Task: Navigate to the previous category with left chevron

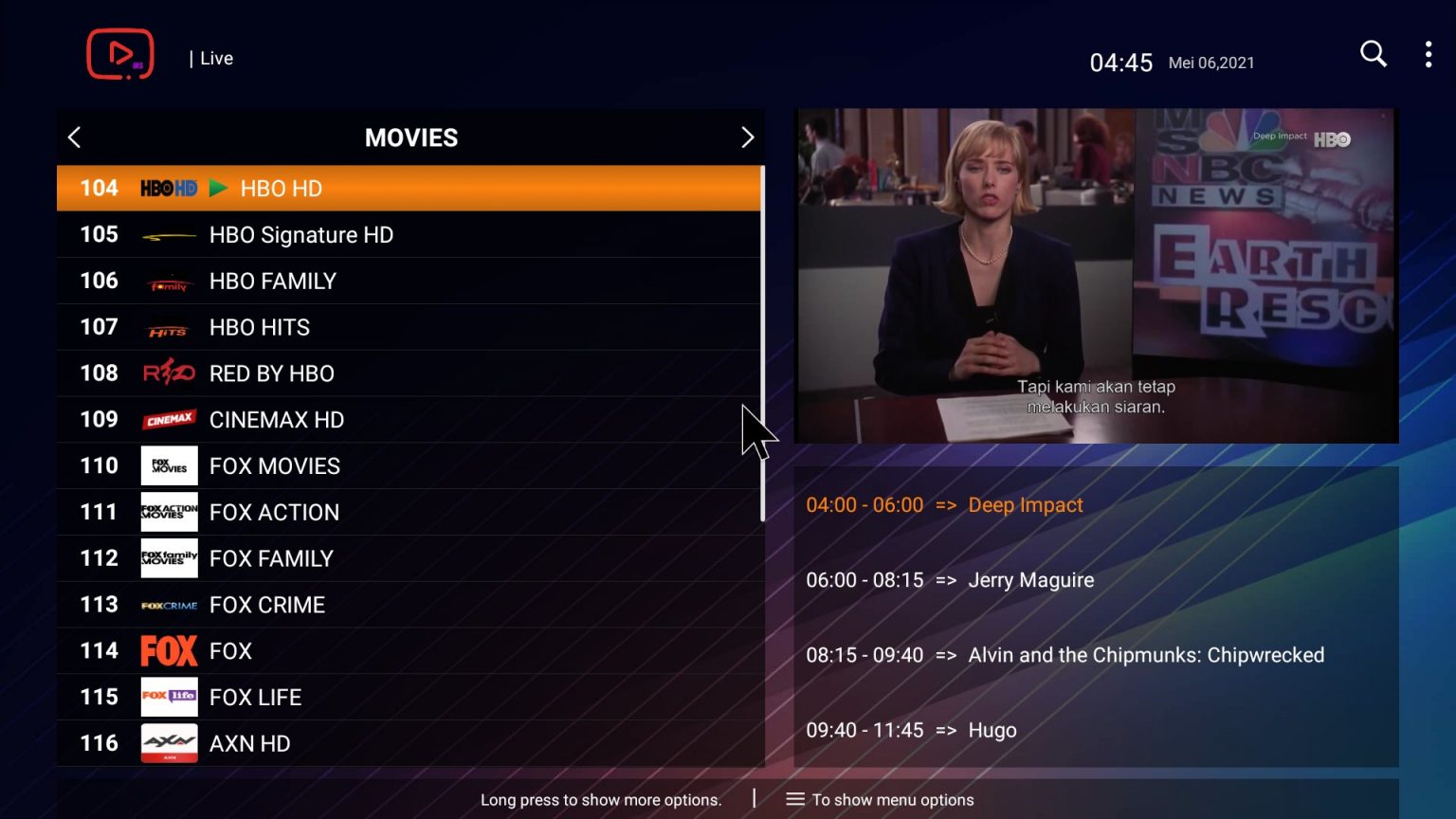Action: (74, 136)
